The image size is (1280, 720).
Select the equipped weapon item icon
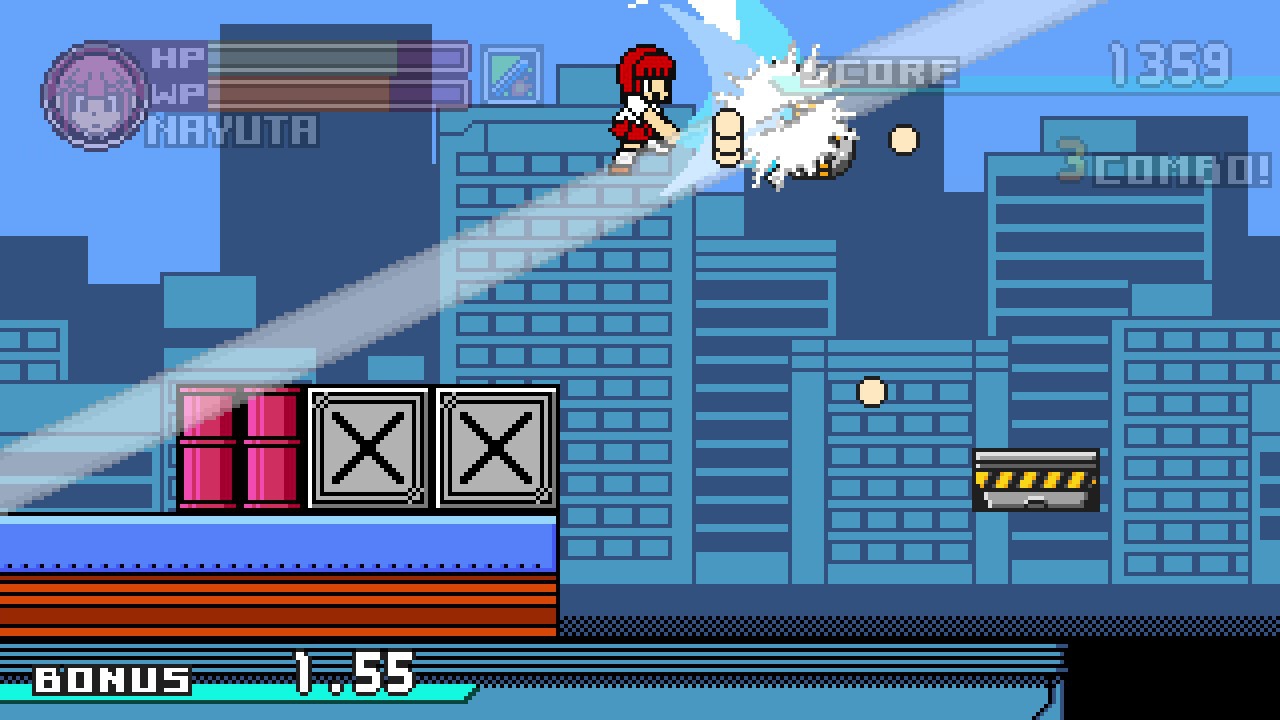pos(512,75)
